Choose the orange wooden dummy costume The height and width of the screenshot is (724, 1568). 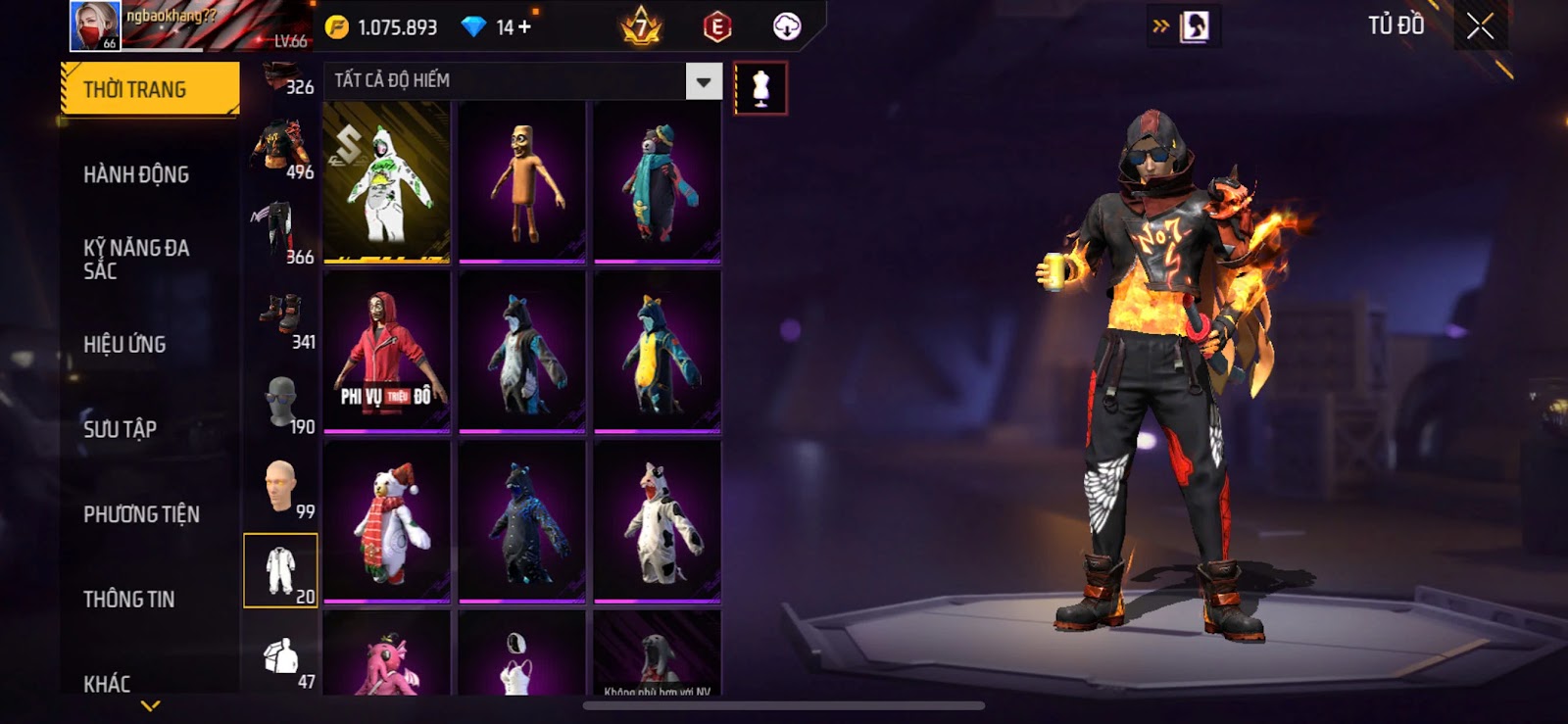[522, 181]
